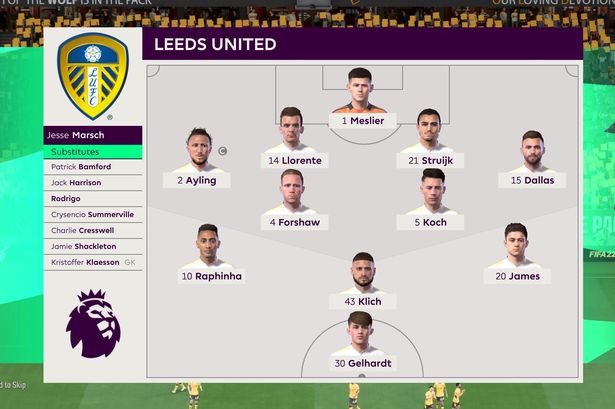Image resolution: width=615 pixels, height=409 pixels.
Task: Click manager Jesse Marsch's name bar
Action: coord(92,135)
